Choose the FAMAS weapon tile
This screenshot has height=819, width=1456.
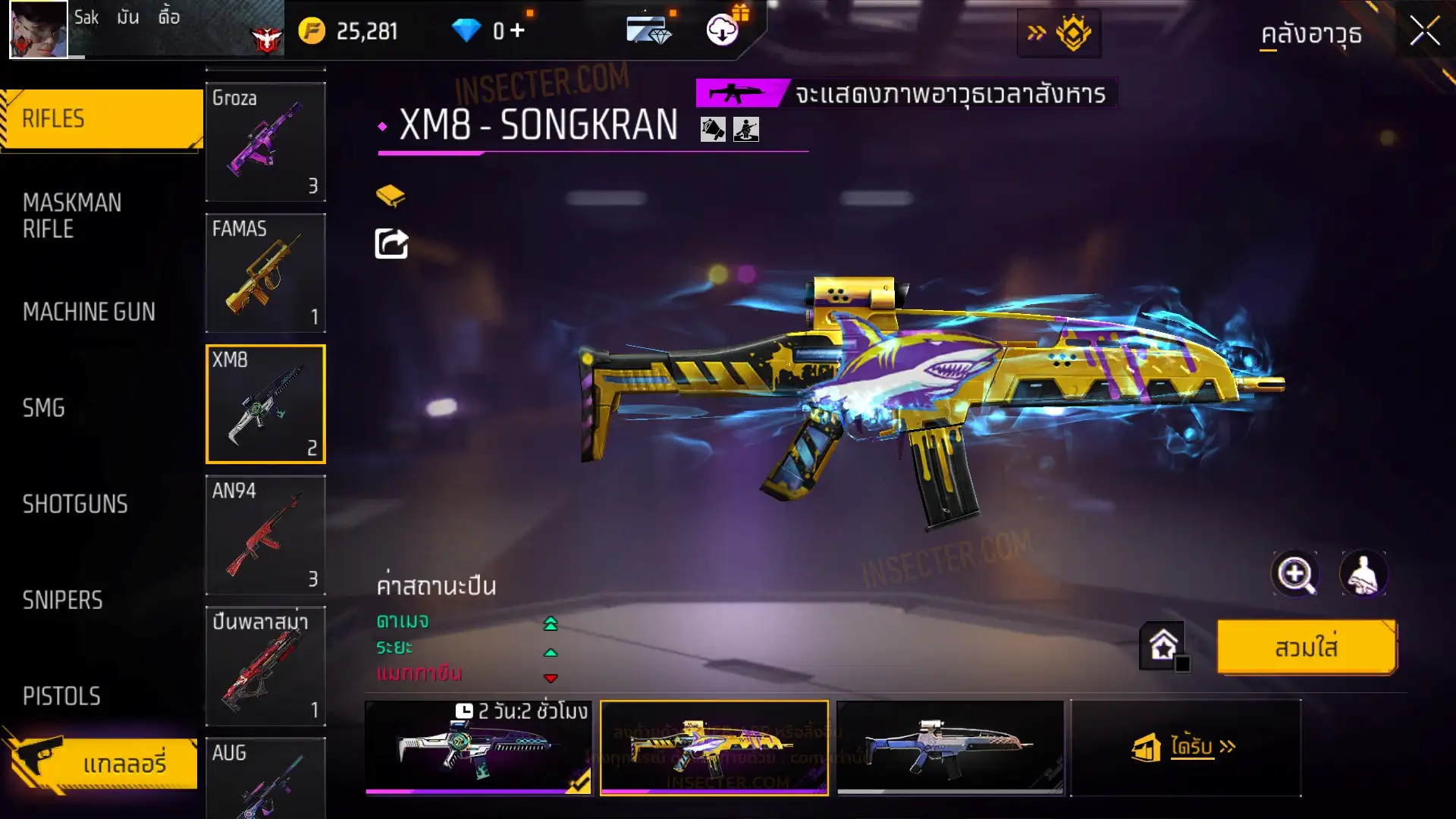click(x=265, y=273)
